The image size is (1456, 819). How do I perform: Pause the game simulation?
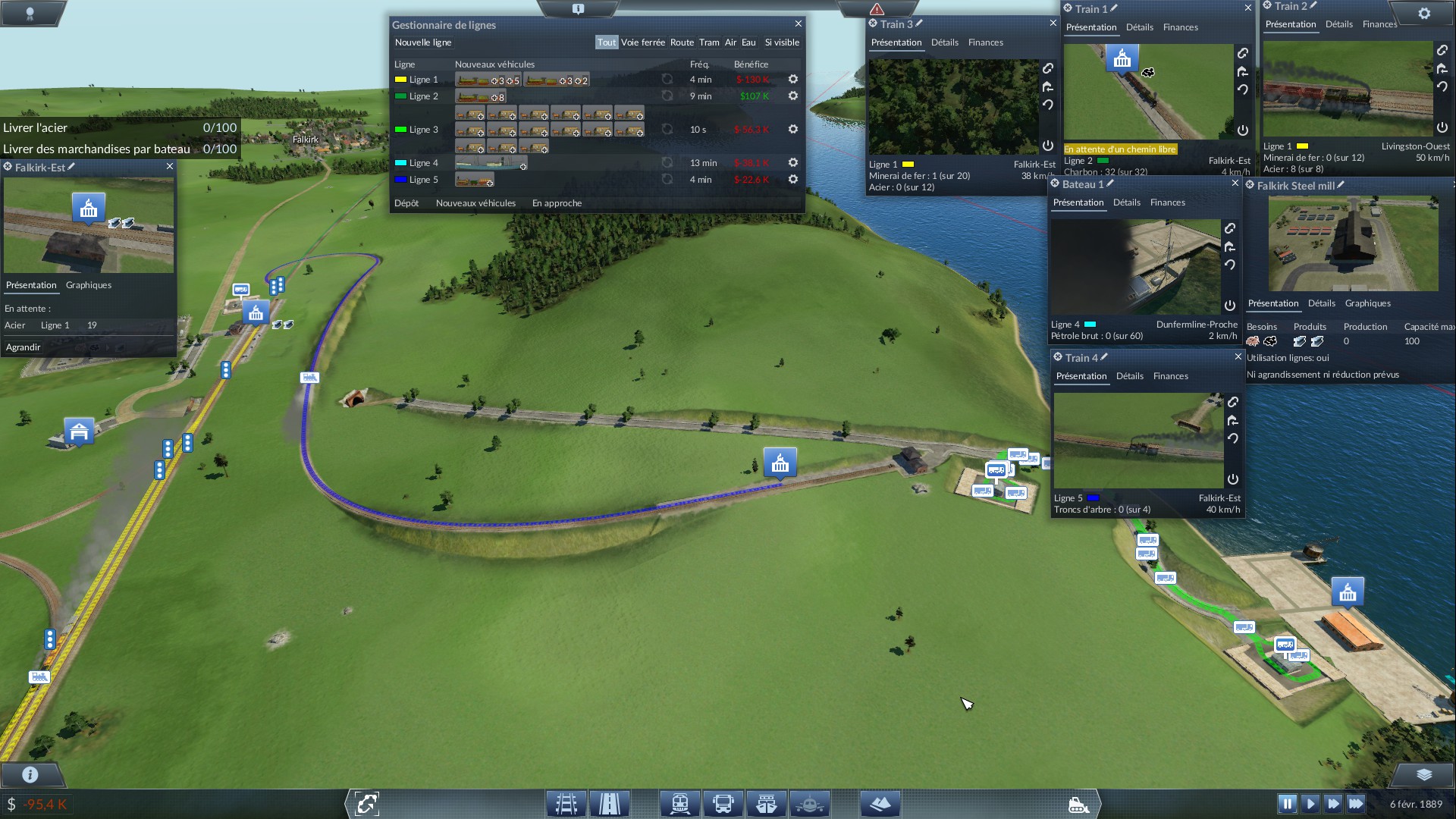1287,804
